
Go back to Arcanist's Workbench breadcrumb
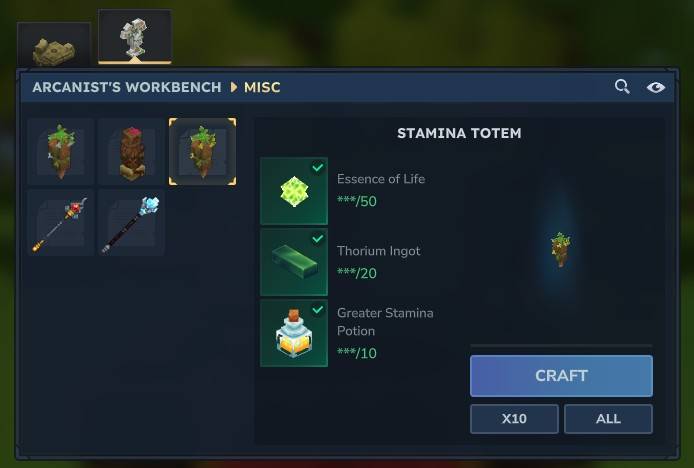coord(126,87)
